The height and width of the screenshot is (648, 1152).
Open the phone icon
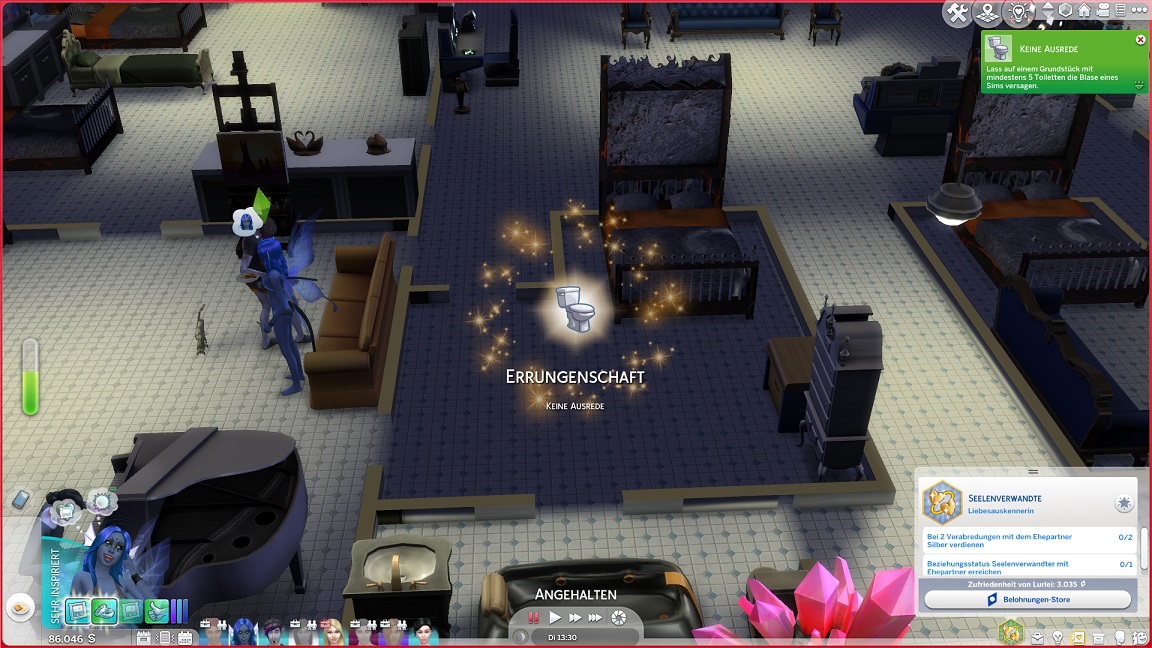[21, 499]
